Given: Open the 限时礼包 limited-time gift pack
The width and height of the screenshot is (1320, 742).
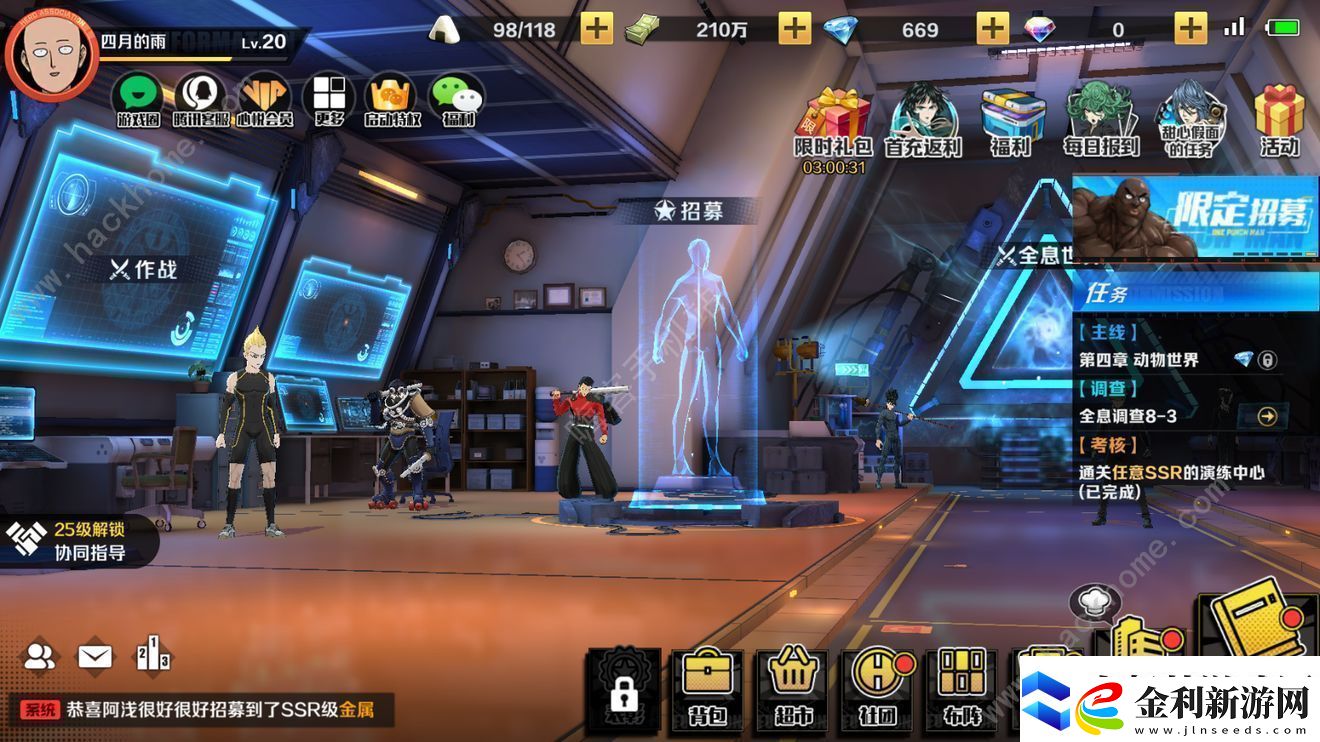Looking at the screenshot, I should click(833, 122).
